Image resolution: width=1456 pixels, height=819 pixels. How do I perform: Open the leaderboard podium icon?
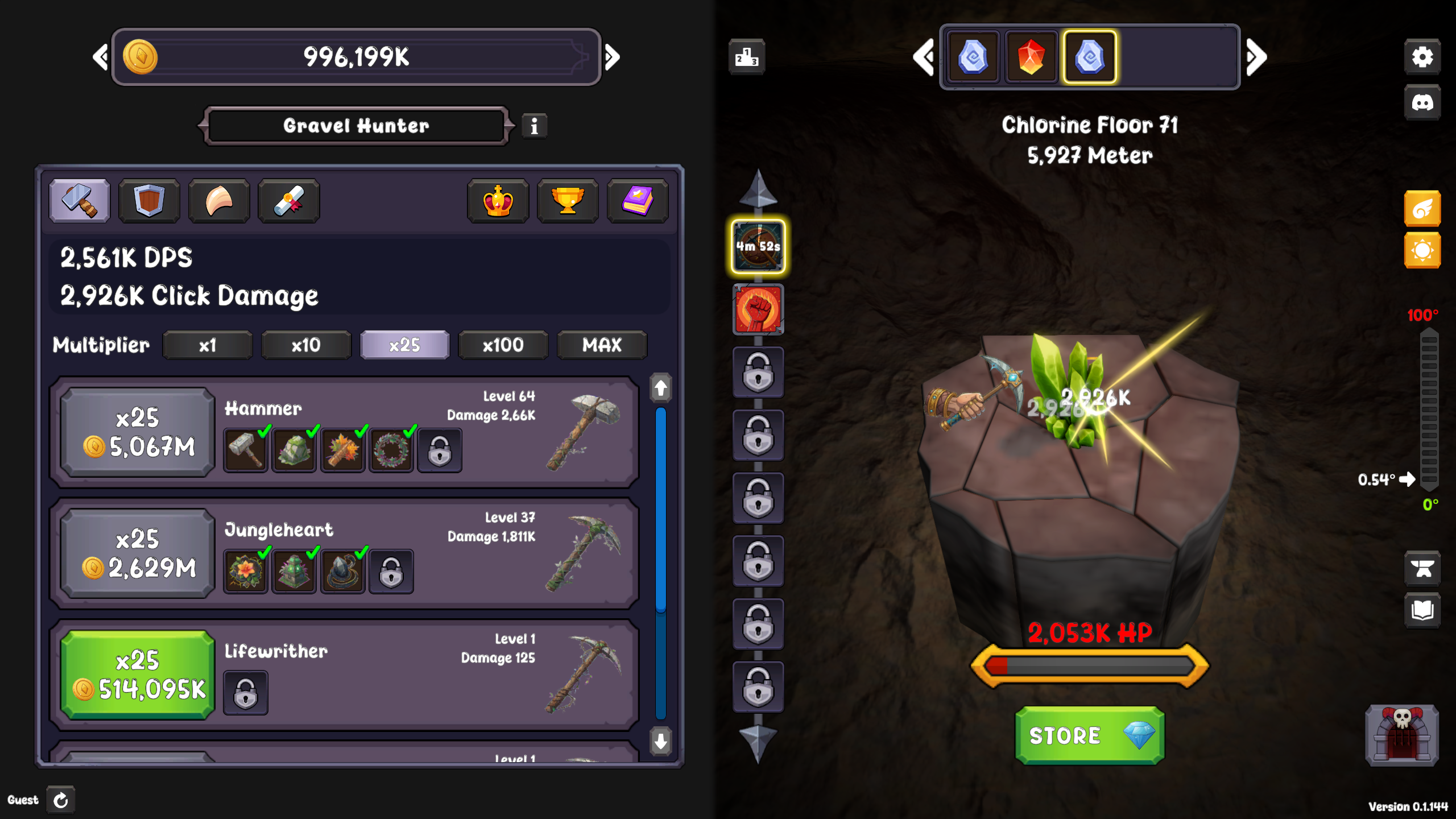tap(747, 57)
